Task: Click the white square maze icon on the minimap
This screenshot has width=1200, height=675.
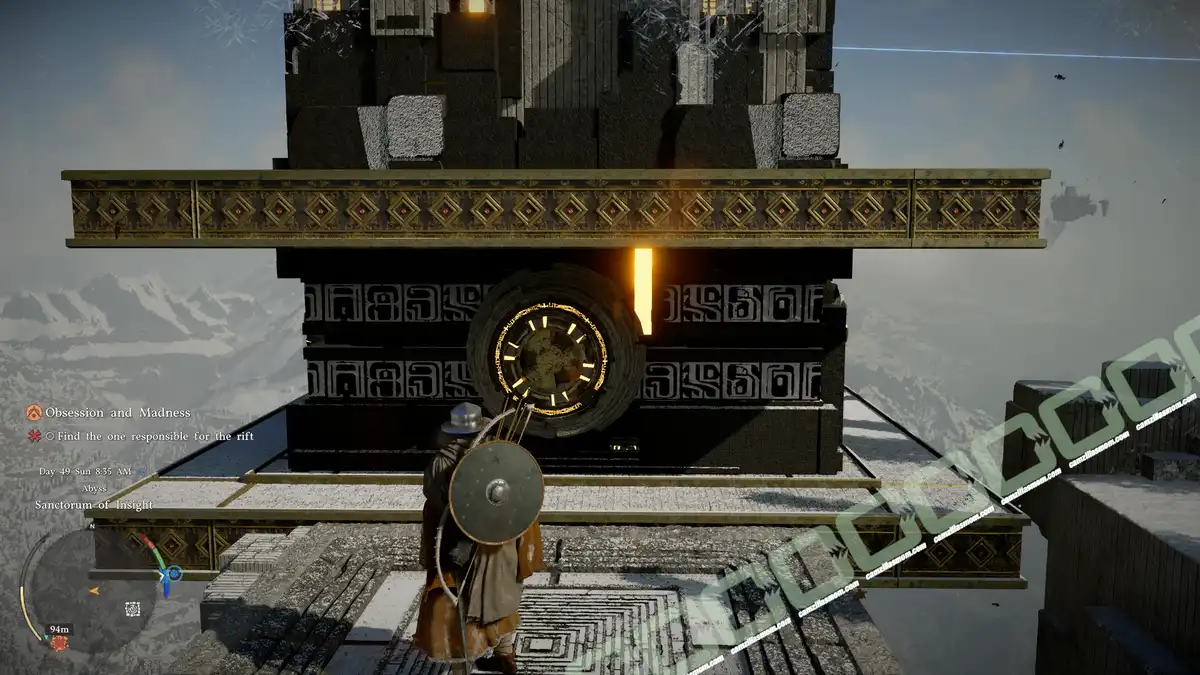Action: 132,608
